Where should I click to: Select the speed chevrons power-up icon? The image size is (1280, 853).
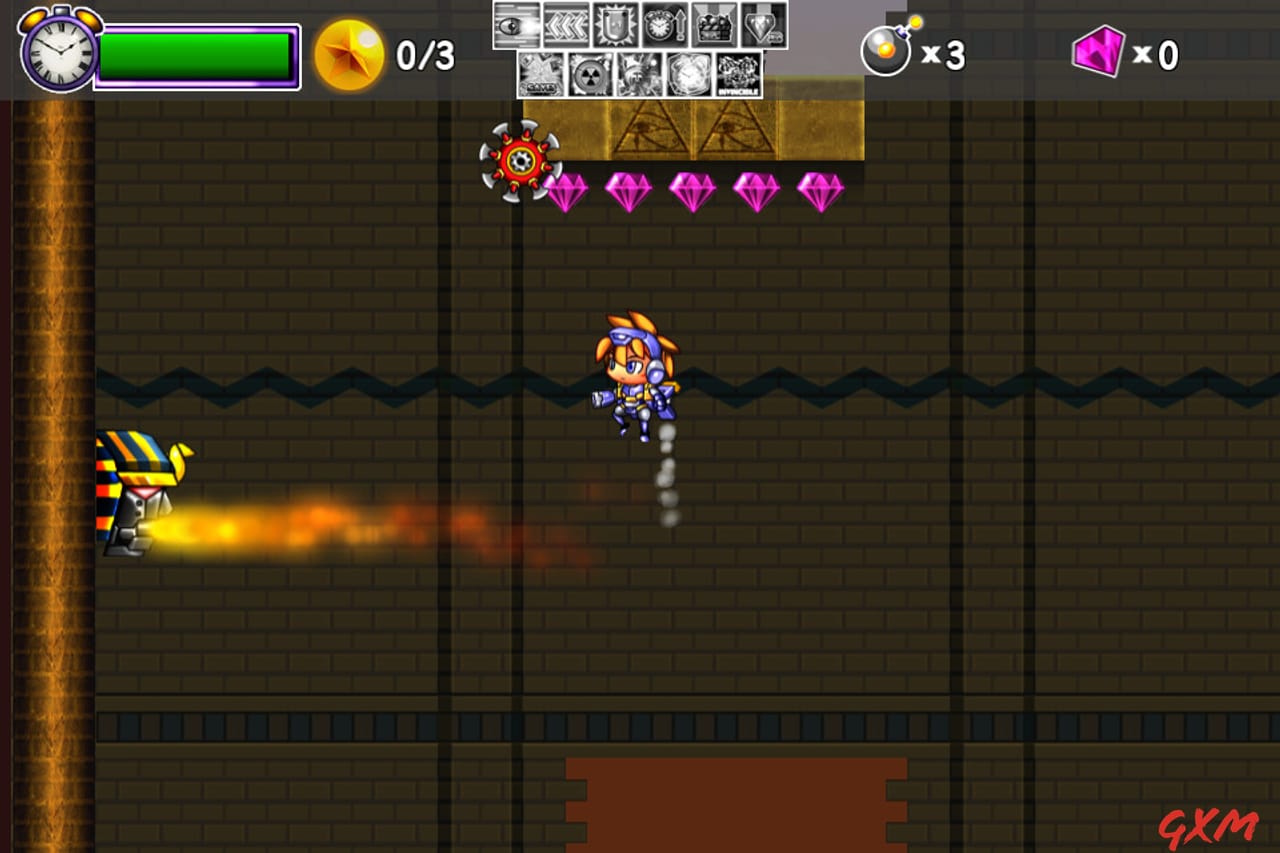tap(565, 25)
